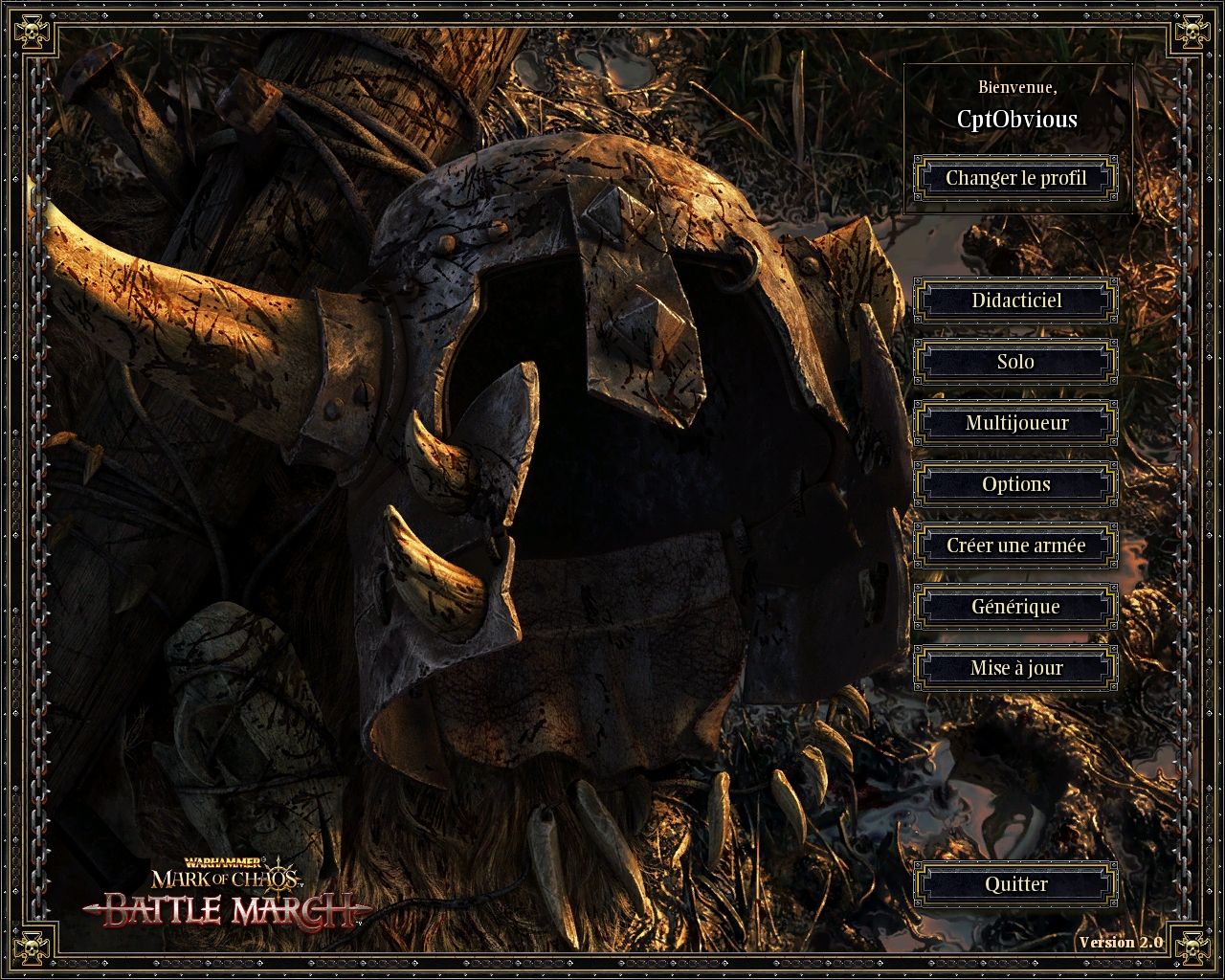Image resolution: width=1225 pixels, height=980 pixels.
Task: Open the Multijoueur menu
Action: pyautogui.click(x=1015, y=423)
